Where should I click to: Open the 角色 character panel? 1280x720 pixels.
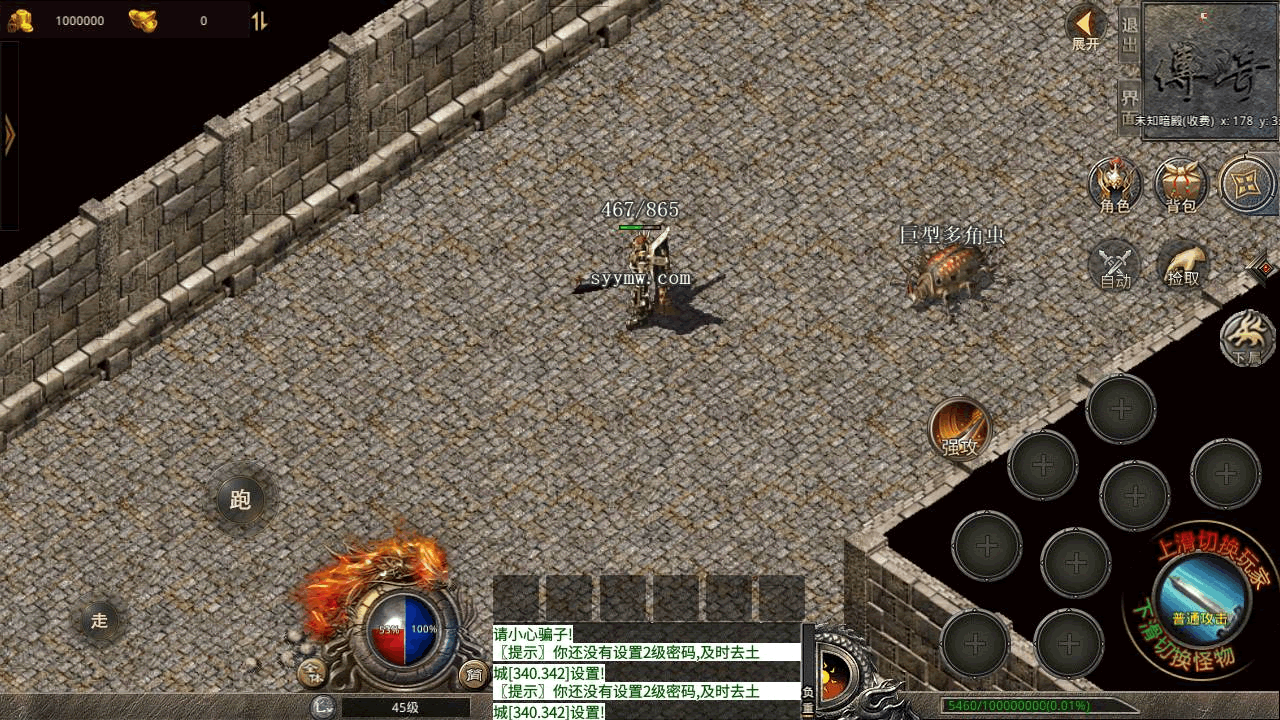(1115, 186)
